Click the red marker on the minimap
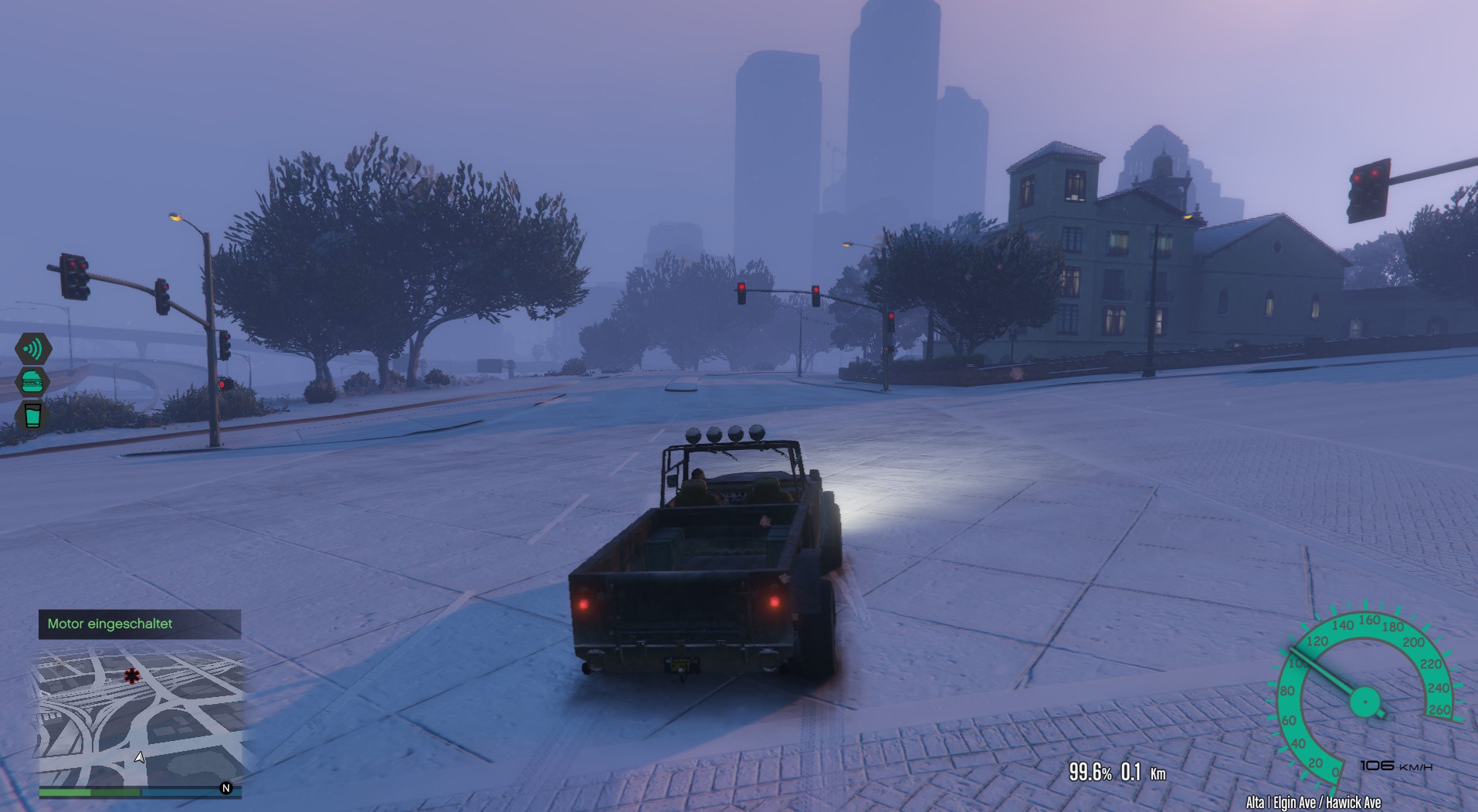The height and width of the screenshot is (812, 1478). coord(132,676)
